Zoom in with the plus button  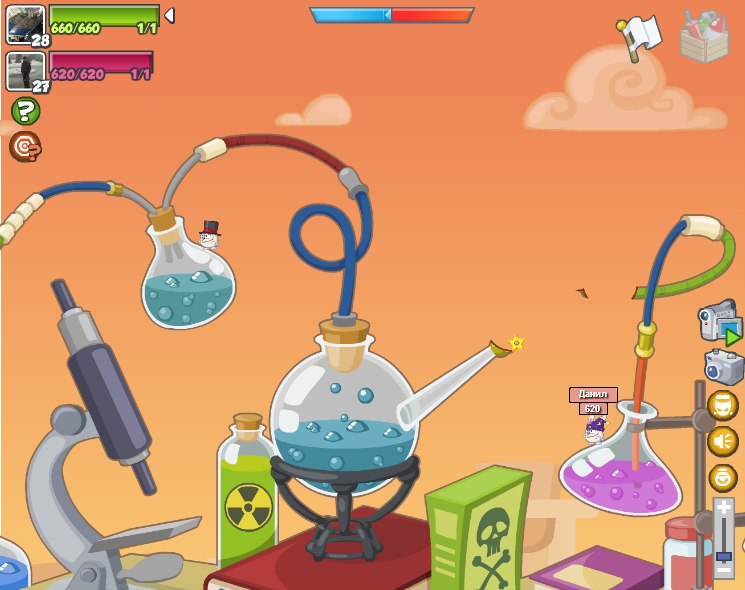pos(724,509)
